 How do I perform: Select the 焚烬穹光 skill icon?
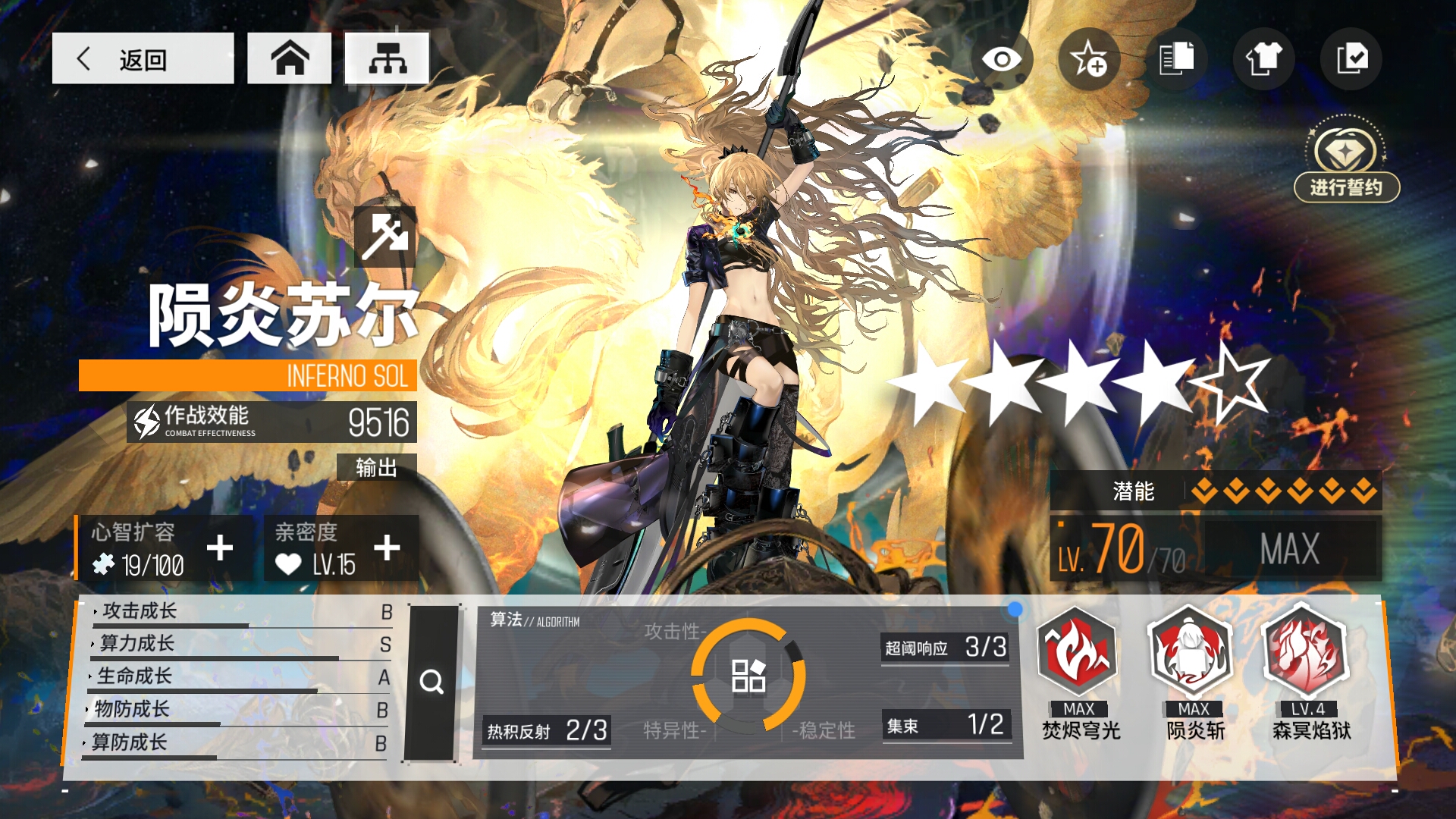click(1079, 652)
